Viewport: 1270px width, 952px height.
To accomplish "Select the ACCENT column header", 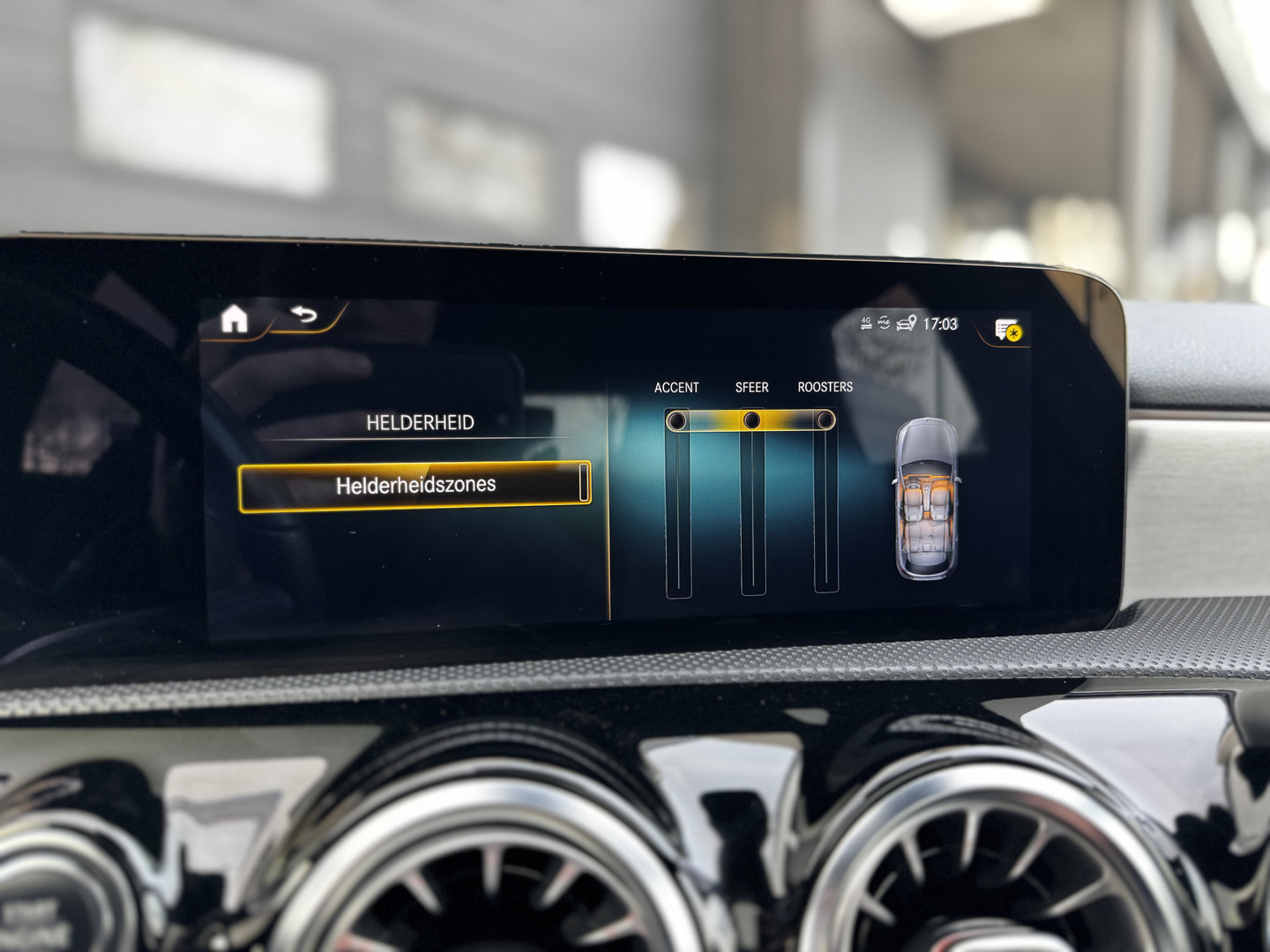I will coord(676,386).
